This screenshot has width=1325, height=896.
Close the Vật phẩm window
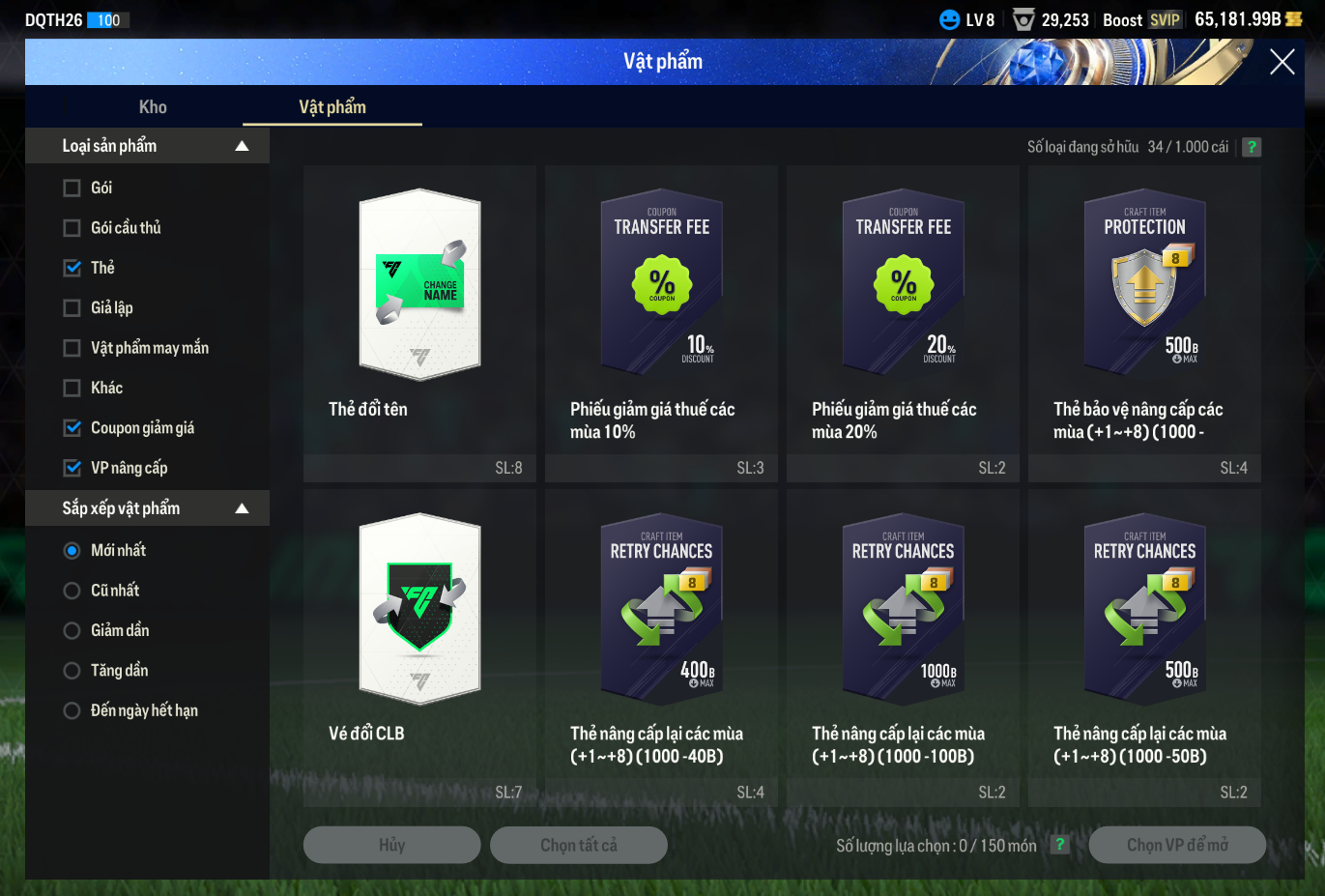point(1282,62)
